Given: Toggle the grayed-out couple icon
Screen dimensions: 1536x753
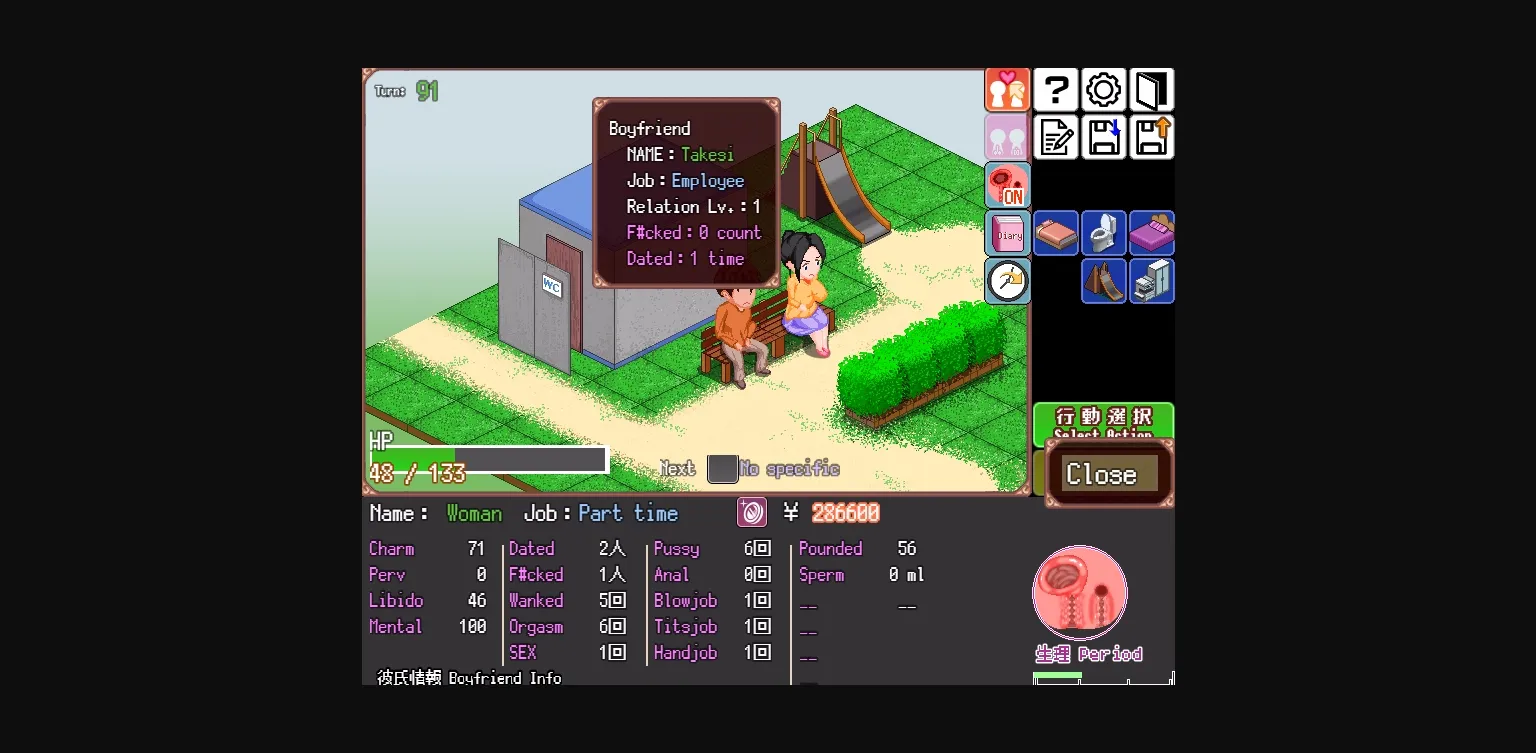Looking at the screenshot, I should pyautogui.click(x=1007, y=137).
